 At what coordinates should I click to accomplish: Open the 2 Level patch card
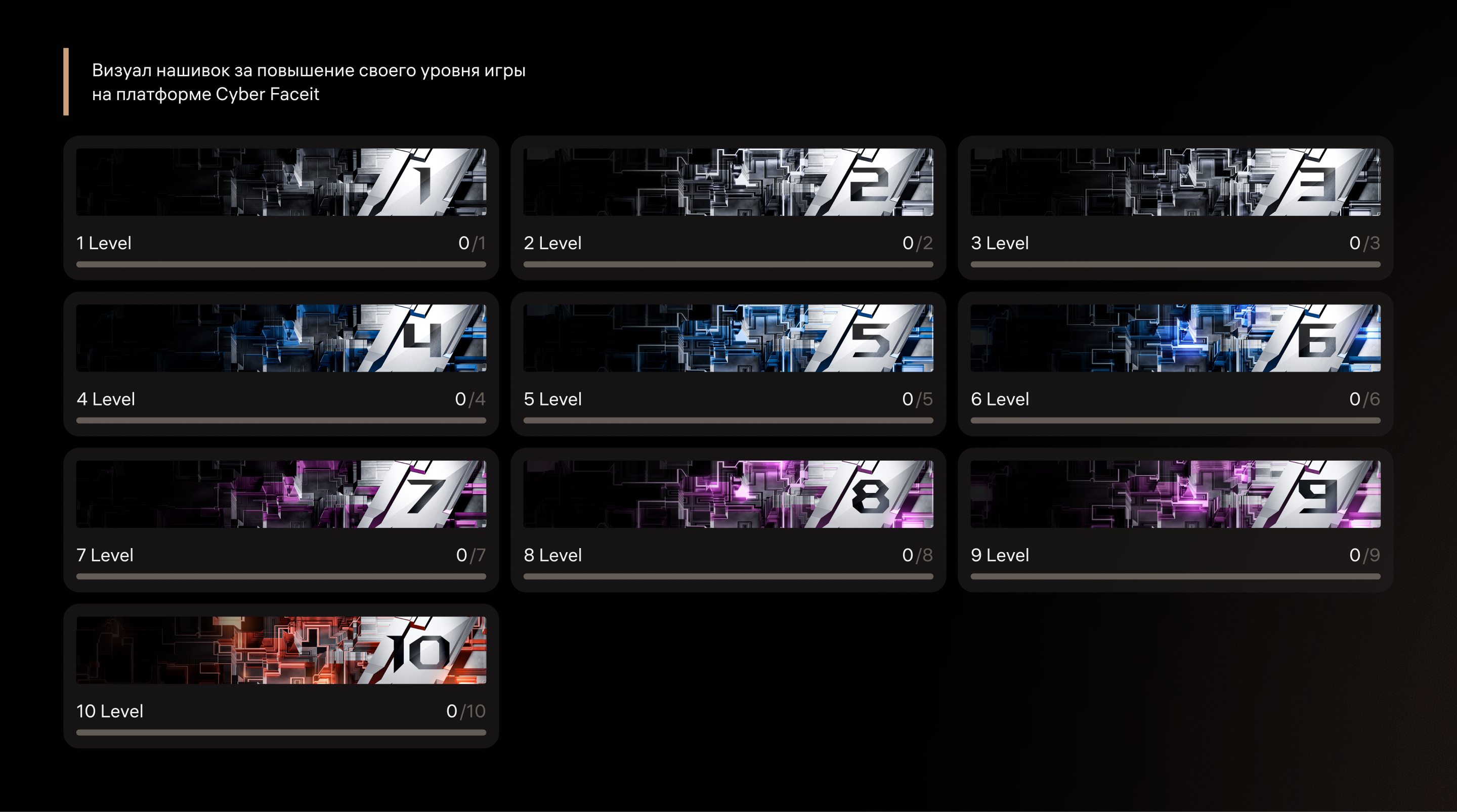click(728, 207)
